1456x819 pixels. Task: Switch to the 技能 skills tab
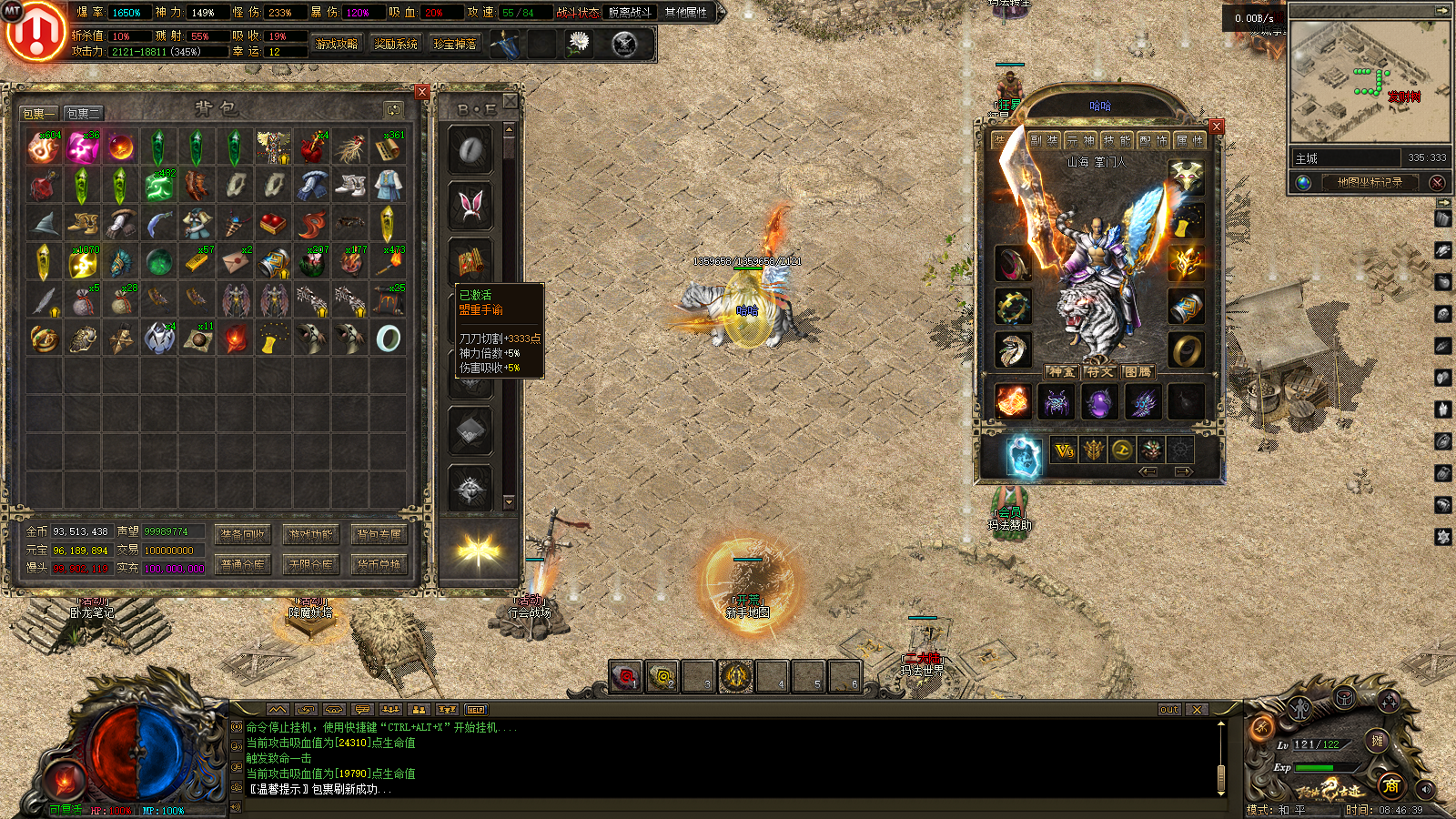[x=1116, y=140]
